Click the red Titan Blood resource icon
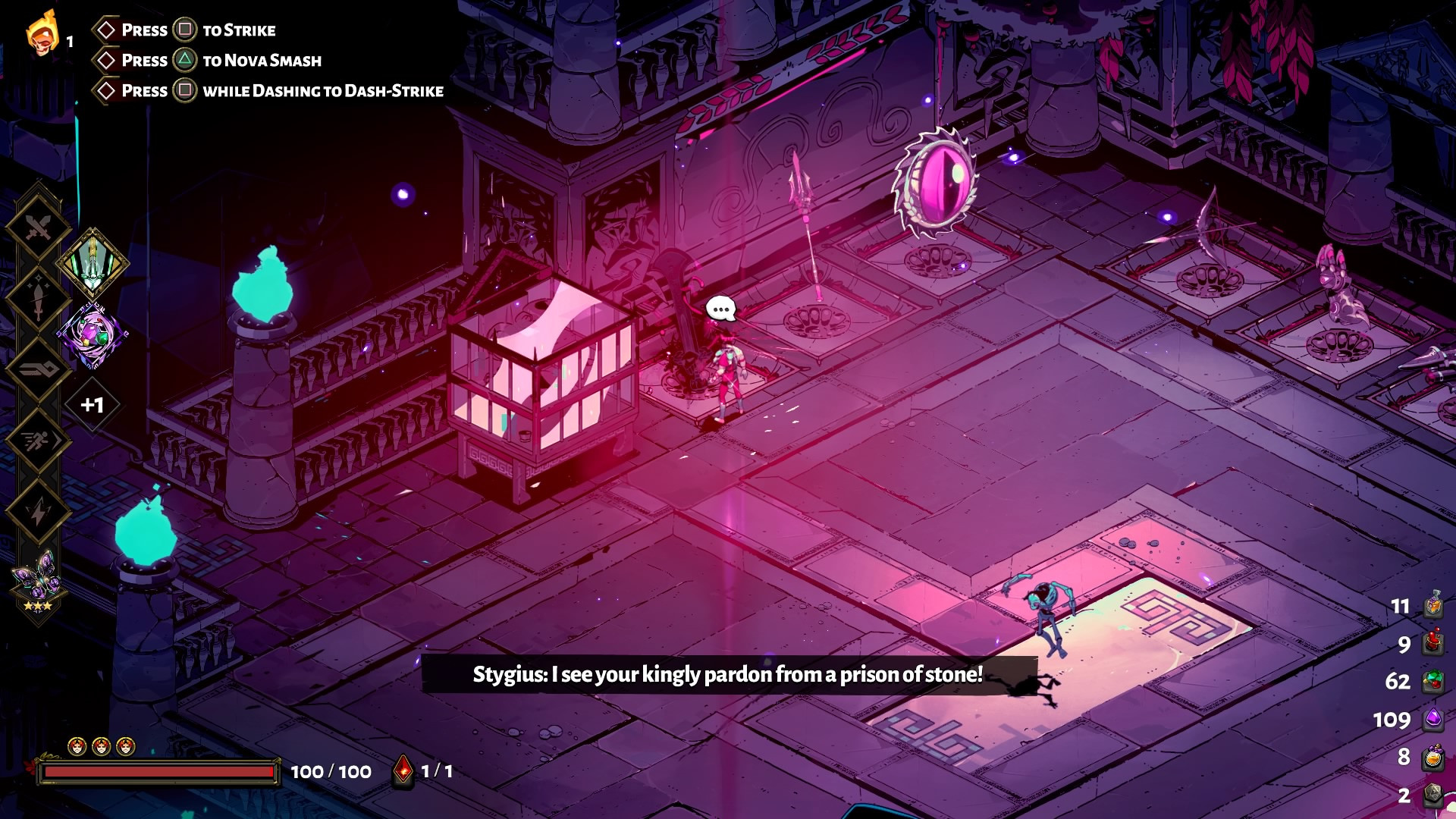The width and height of the screenshot is (1456, 819). (x=1432, y=643)
